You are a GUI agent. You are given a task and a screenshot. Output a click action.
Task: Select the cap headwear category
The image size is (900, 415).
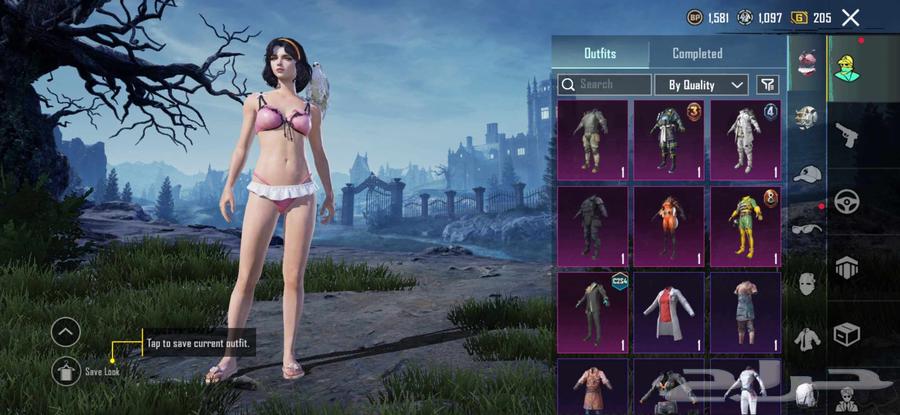point(807,174)
